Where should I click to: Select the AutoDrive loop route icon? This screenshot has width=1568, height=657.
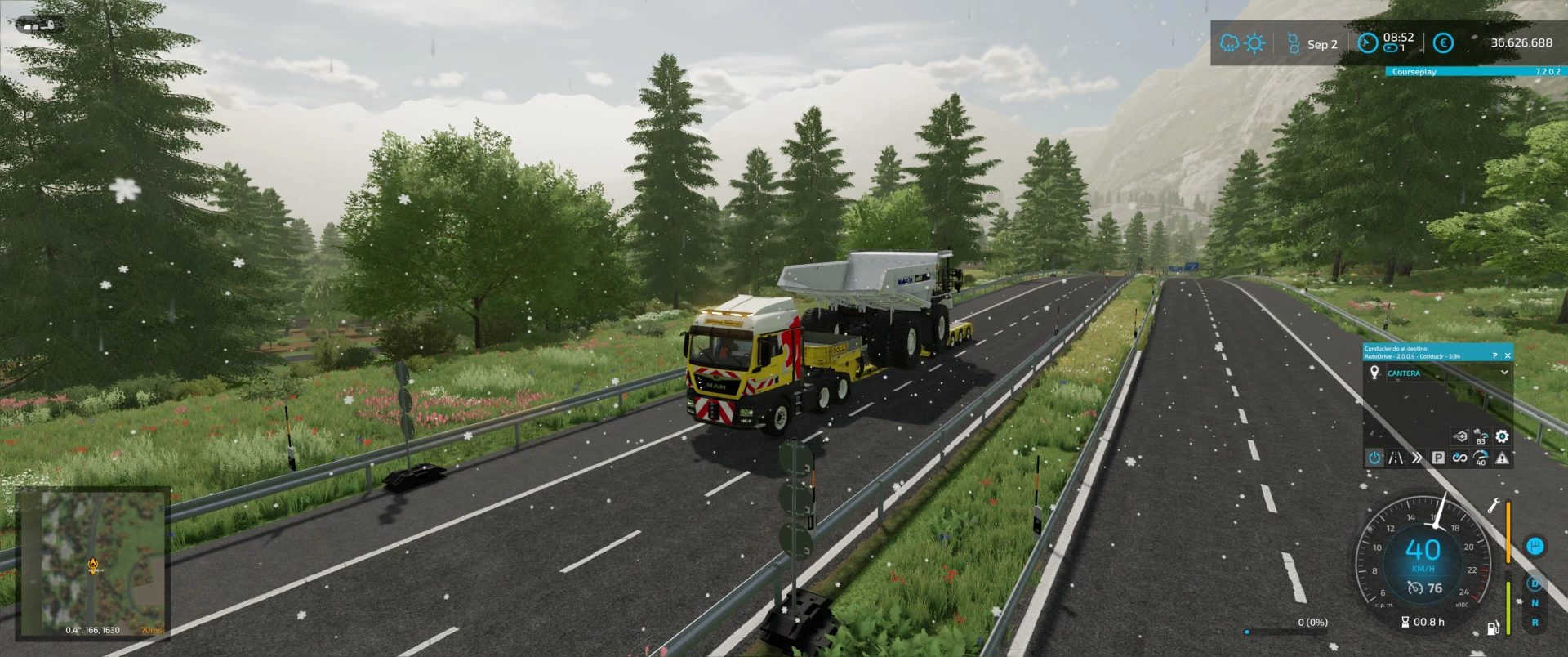(1459, 458)
